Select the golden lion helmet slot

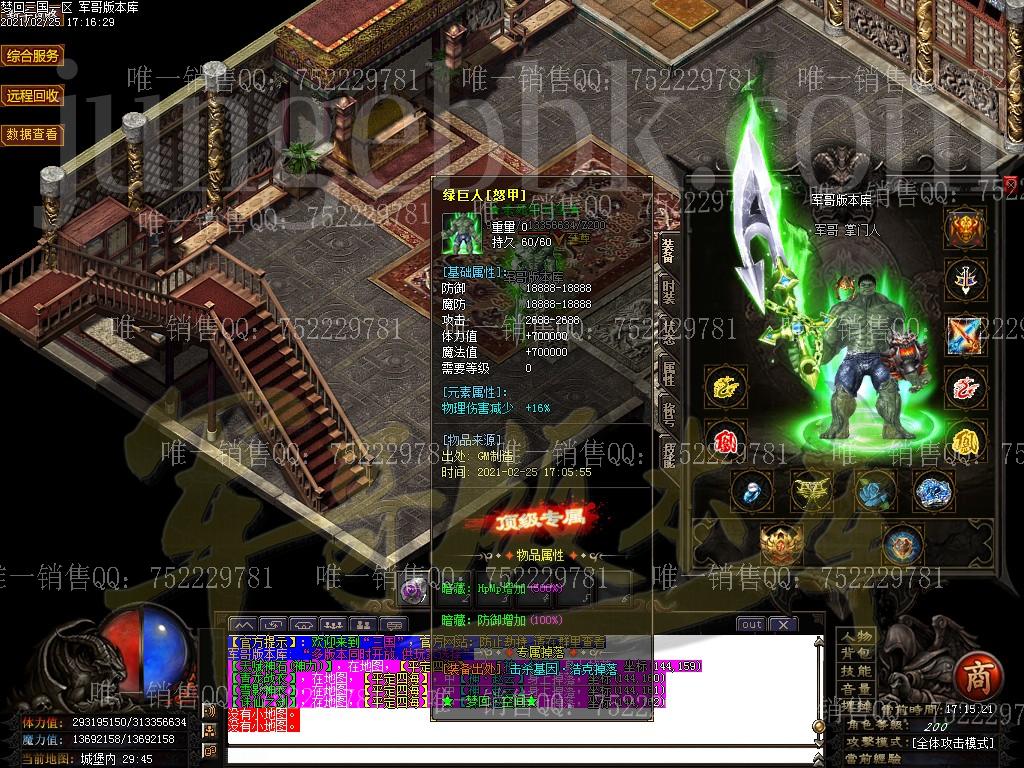965,228
